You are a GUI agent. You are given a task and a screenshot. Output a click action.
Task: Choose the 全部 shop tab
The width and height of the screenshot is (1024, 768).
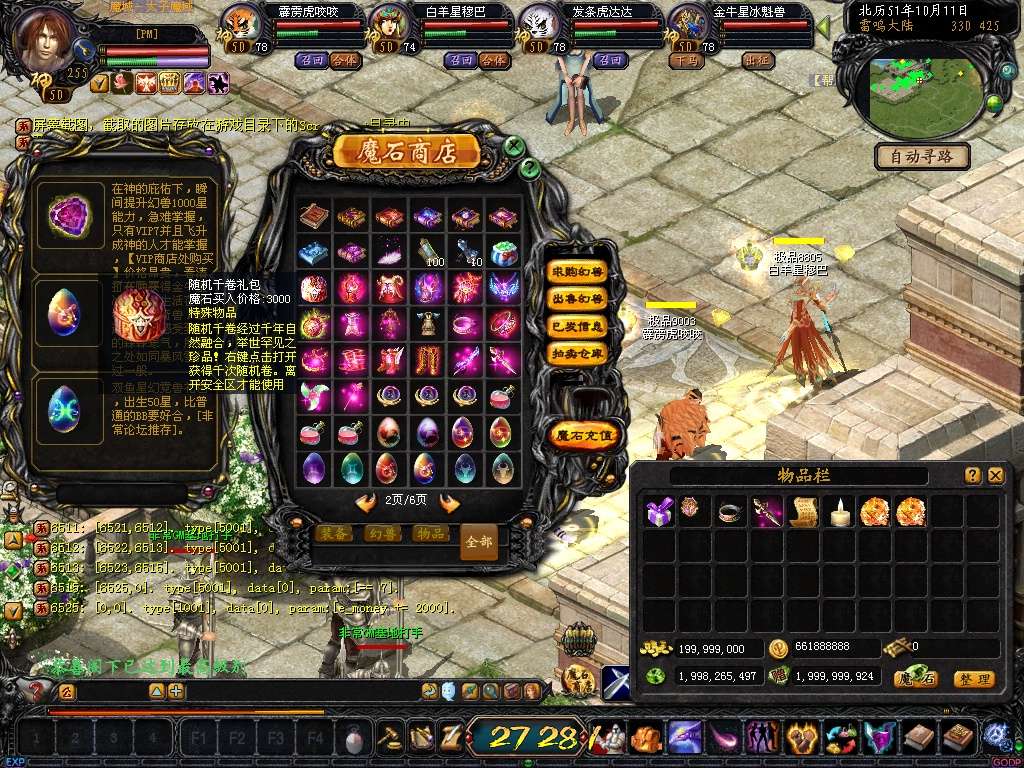click(479, 541)
